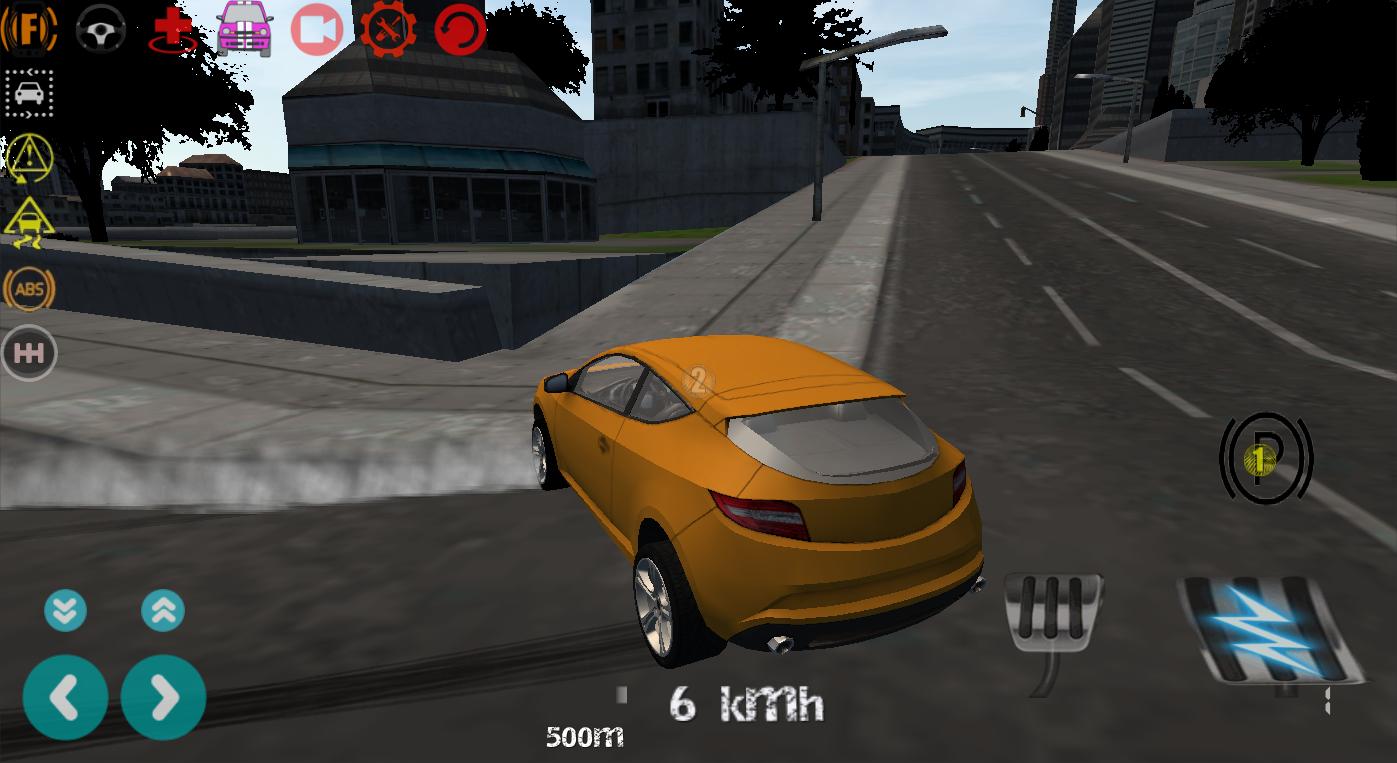Steer right with the right arrow button
1397x763 pixels.
point(163,697)
